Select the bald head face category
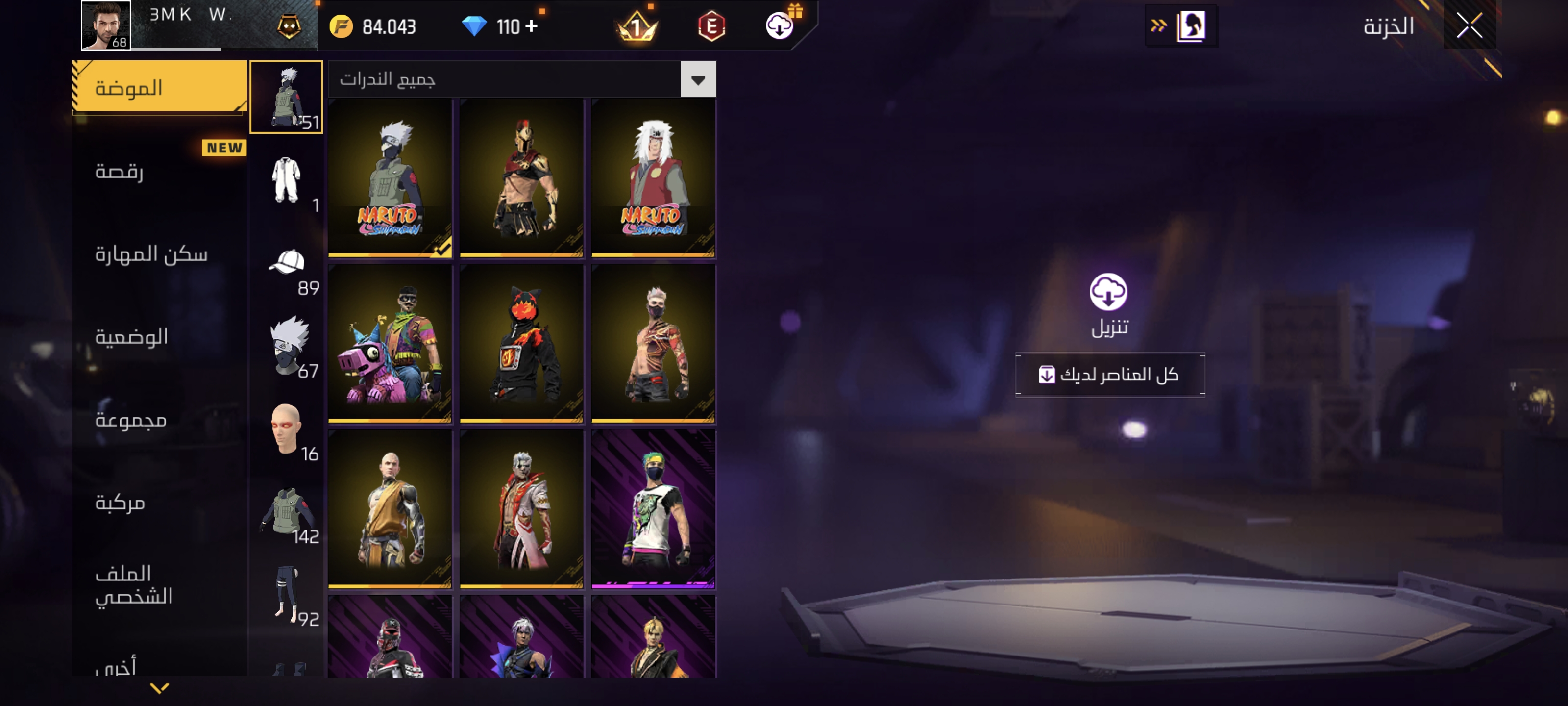 pyautogui.click(x=286, y=429)
